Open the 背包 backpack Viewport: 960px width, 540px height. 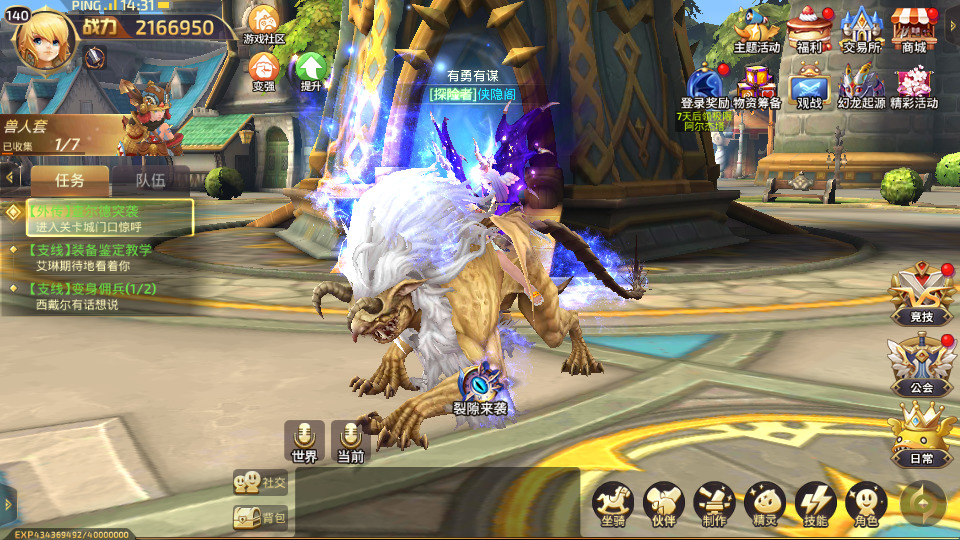[x=260, y=517]
